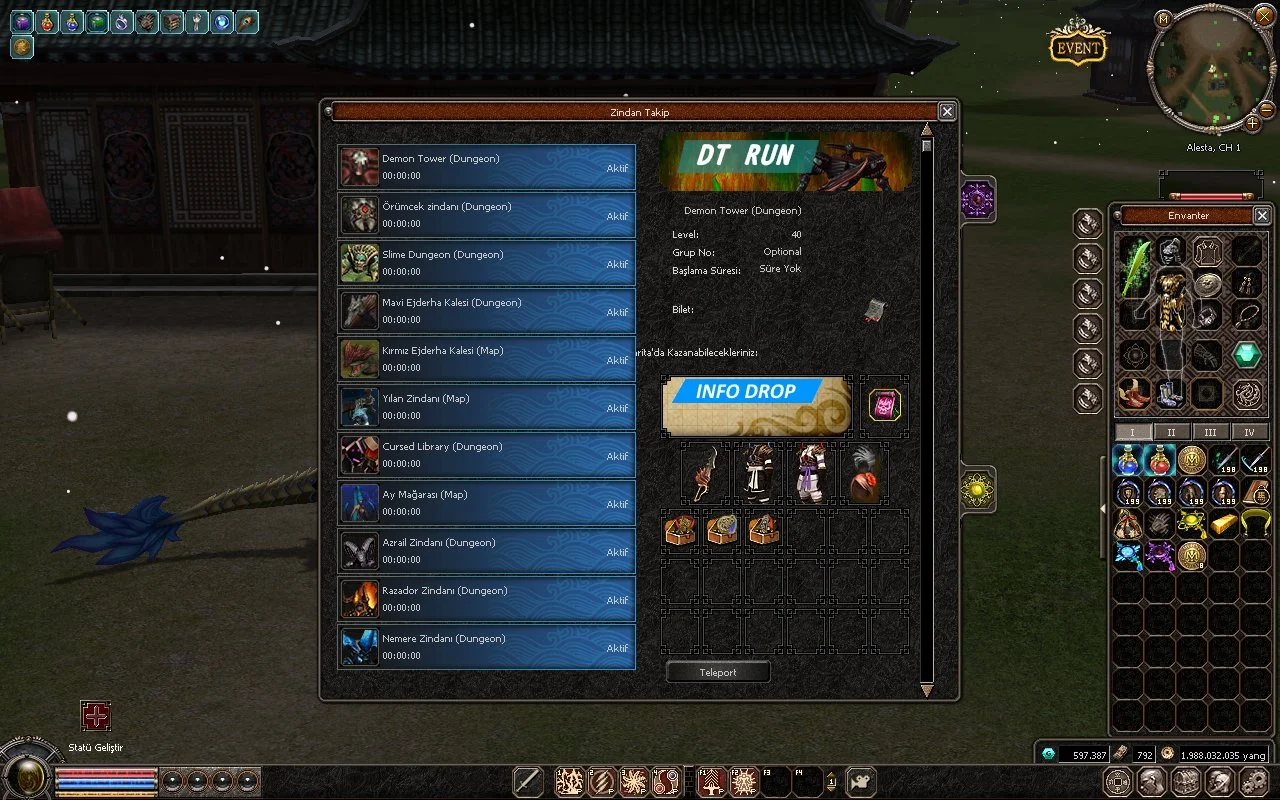Select Demon Tower dungeon row
Screen dimensions: 1280x800
tap(487, 167)
